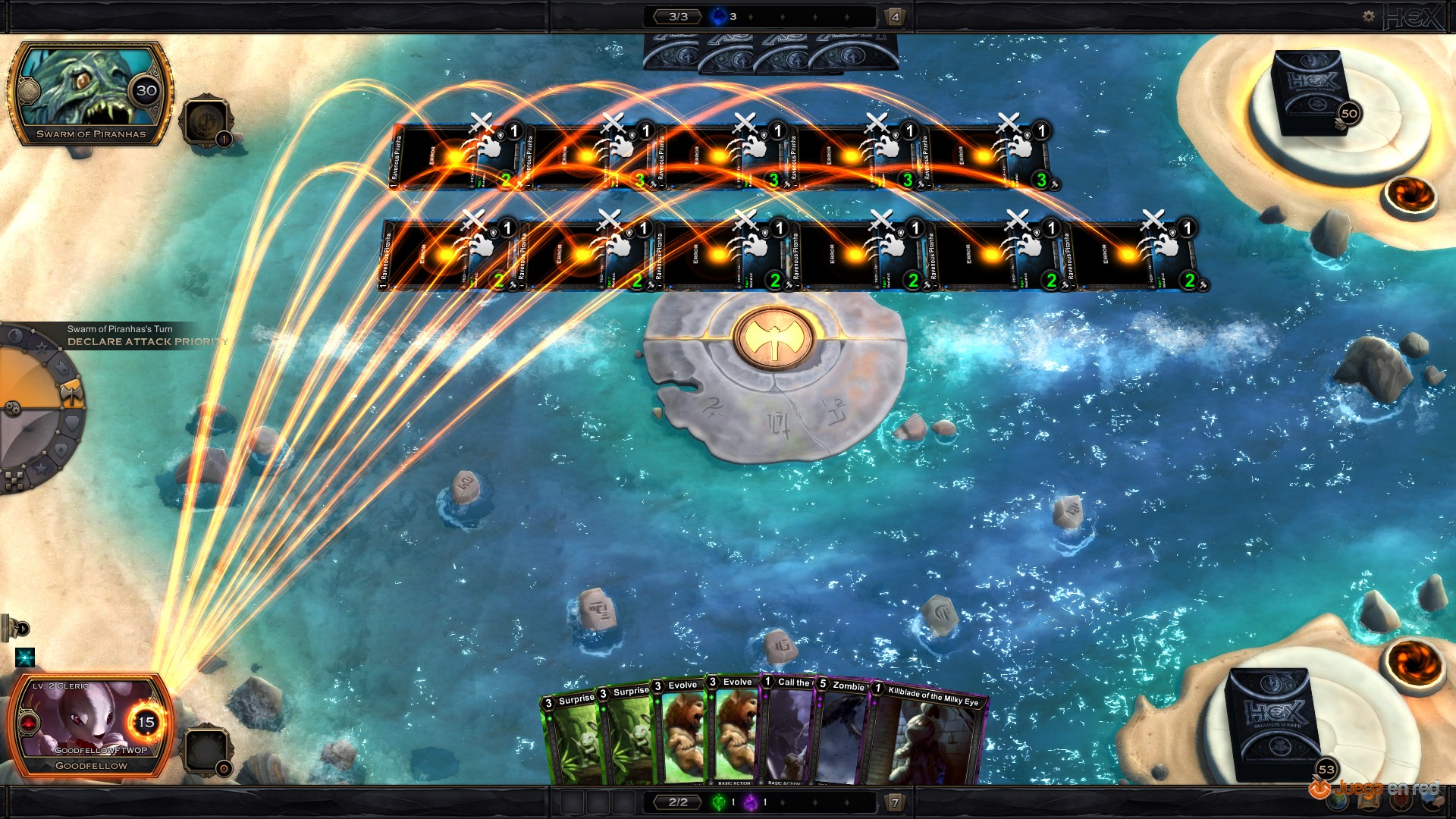The height and width of the screenshot is (819, 1456).
Task: Show your hand count of 7 cards
Action: point(895,802)
